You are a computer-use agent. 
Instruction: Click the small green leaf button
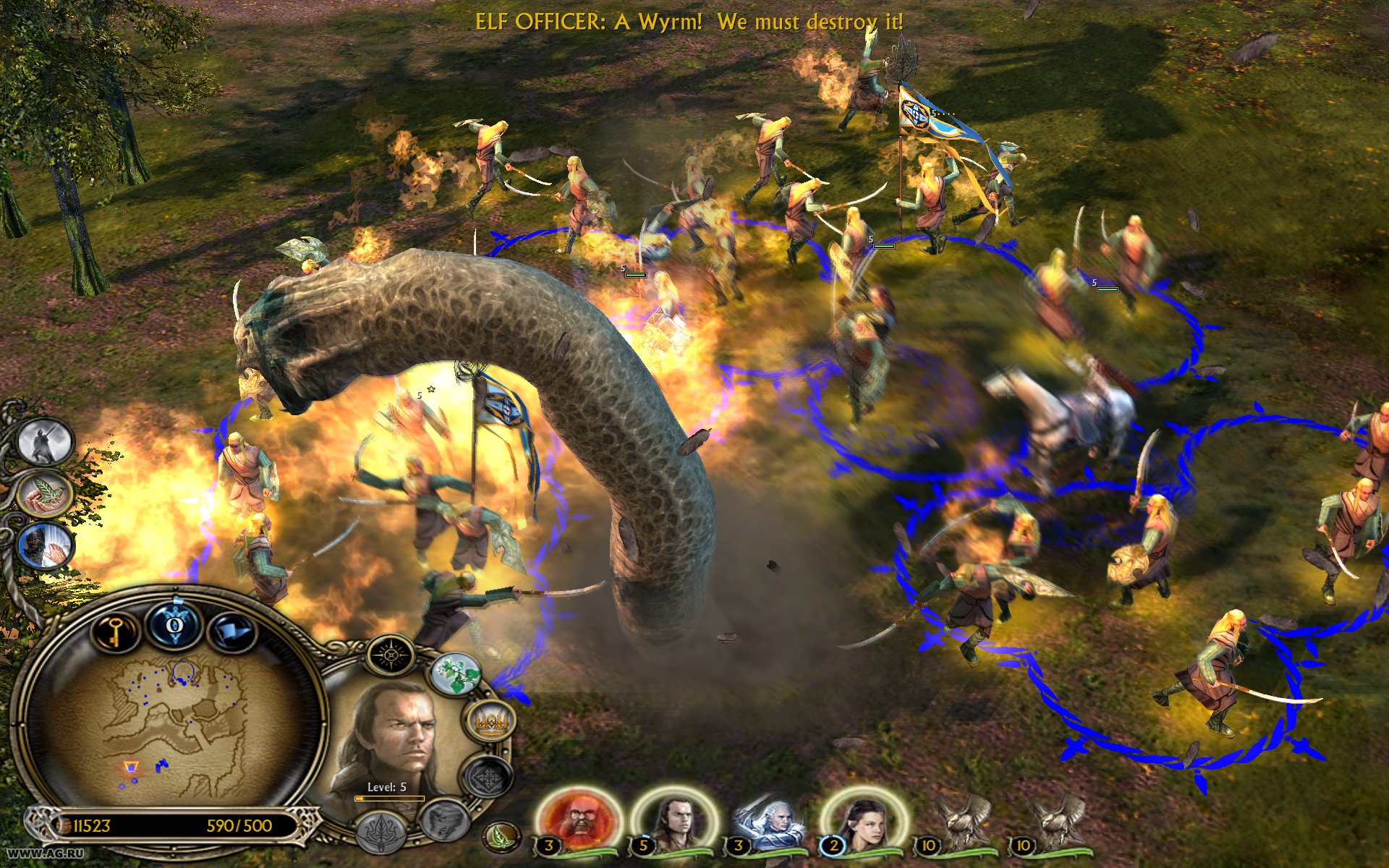click(x=500, y=837)
